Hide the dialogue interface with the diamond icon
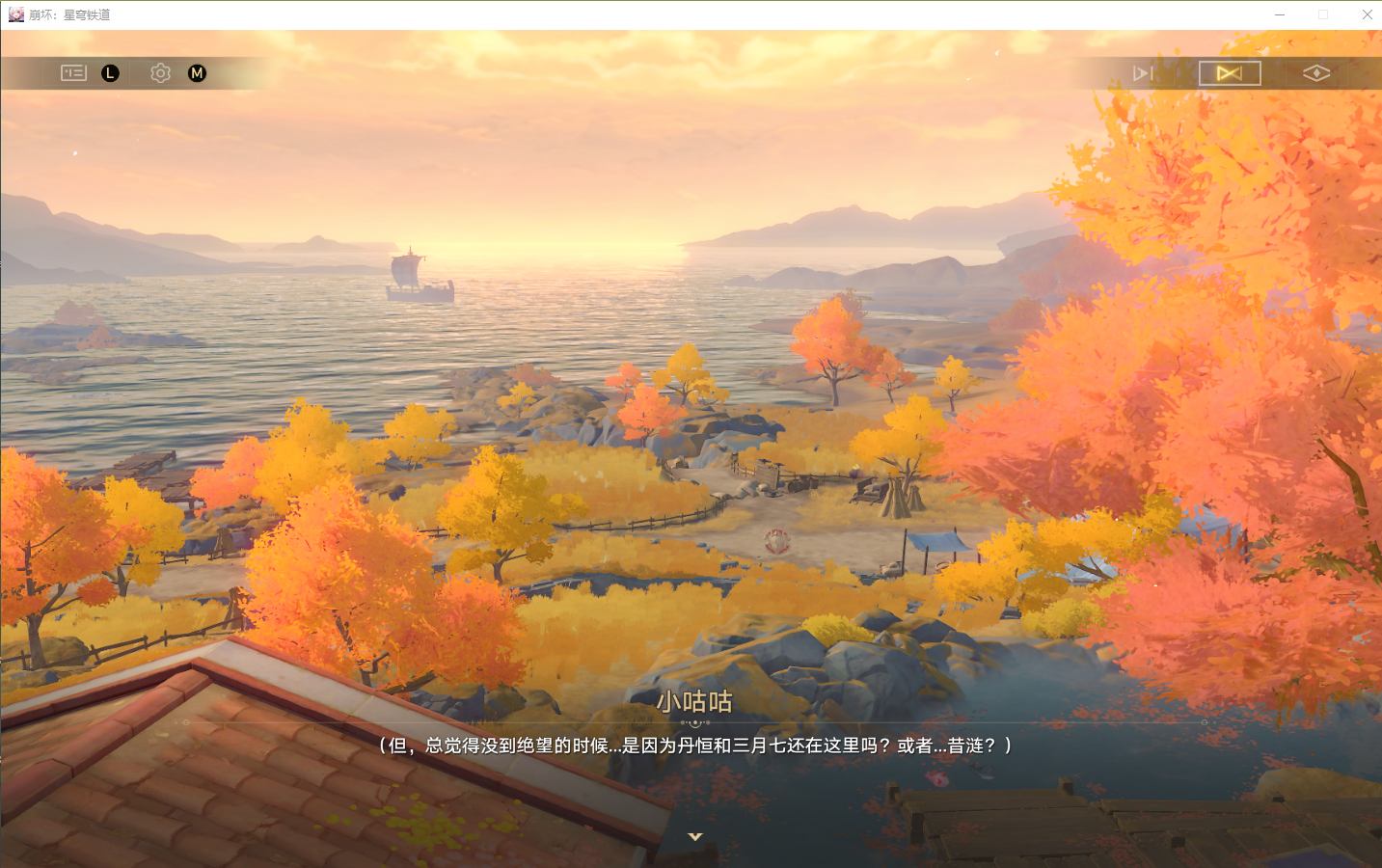The height and width of the screenshot is (868, 1382). [1316, 73]
